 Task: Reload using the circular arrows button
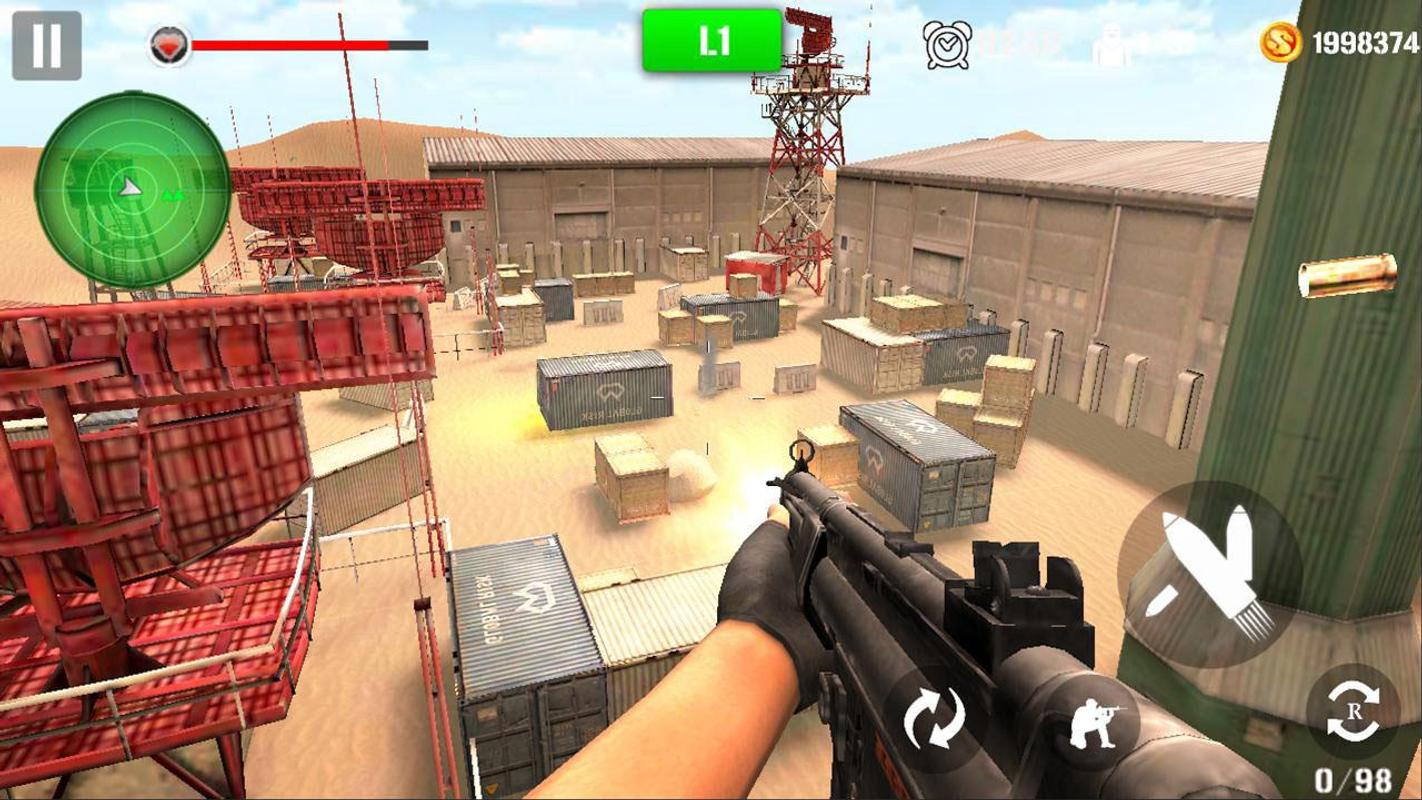pyautogui.click(x=934, y=719)
